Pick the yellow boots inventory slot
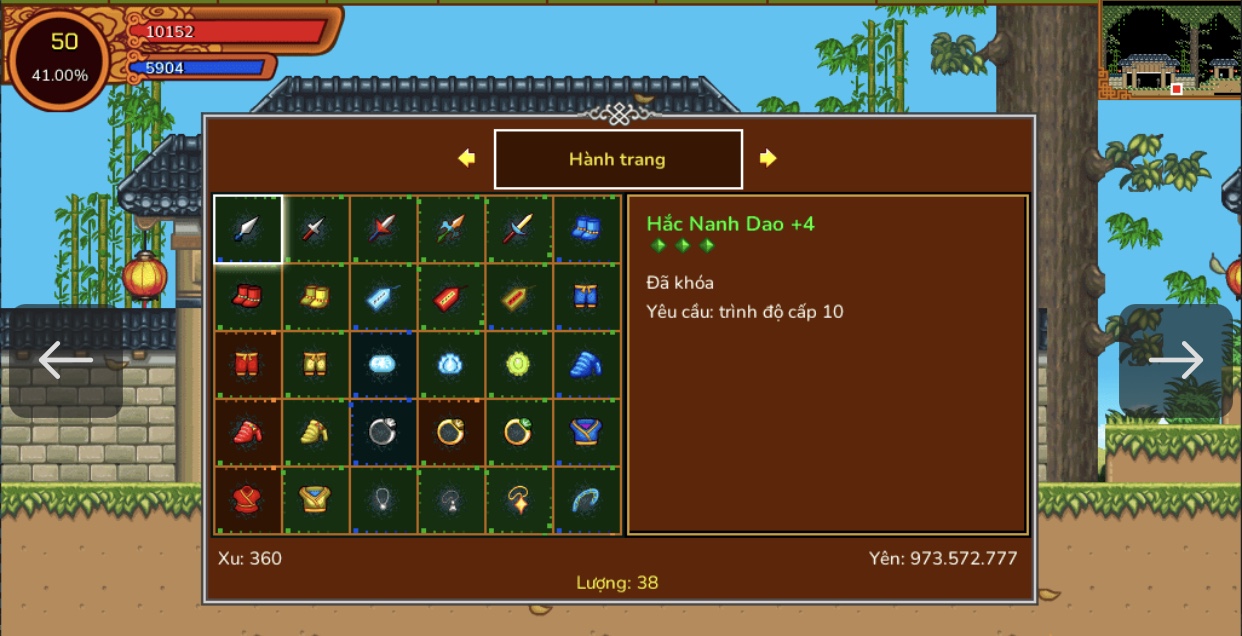This screenshot has width=1242, height=636. tap(316, 296)
